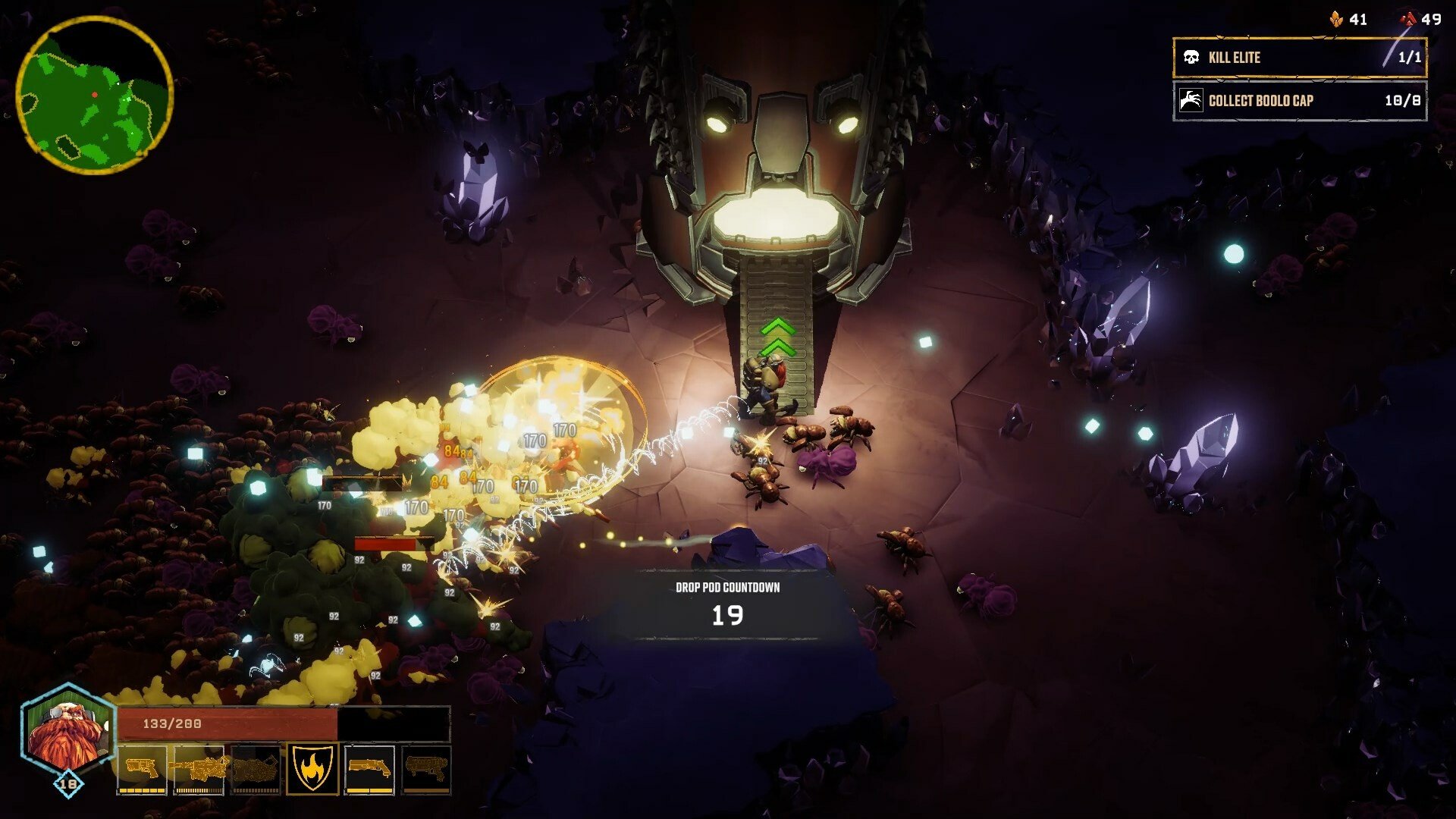1456x819 pixels.
Task: Click the claw icon for Boolo Cap objective
Action: (x=1192, y=101)
